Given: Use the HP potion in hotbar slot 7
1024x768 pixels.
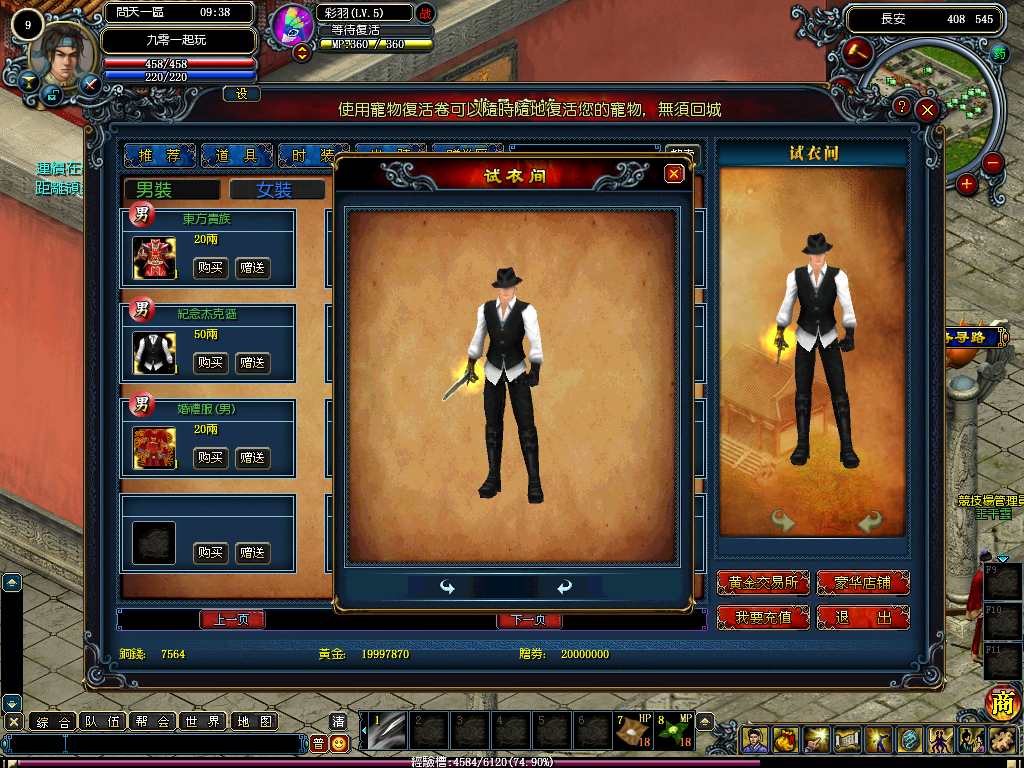Looking at the screenshot, I should coord(632,732).
